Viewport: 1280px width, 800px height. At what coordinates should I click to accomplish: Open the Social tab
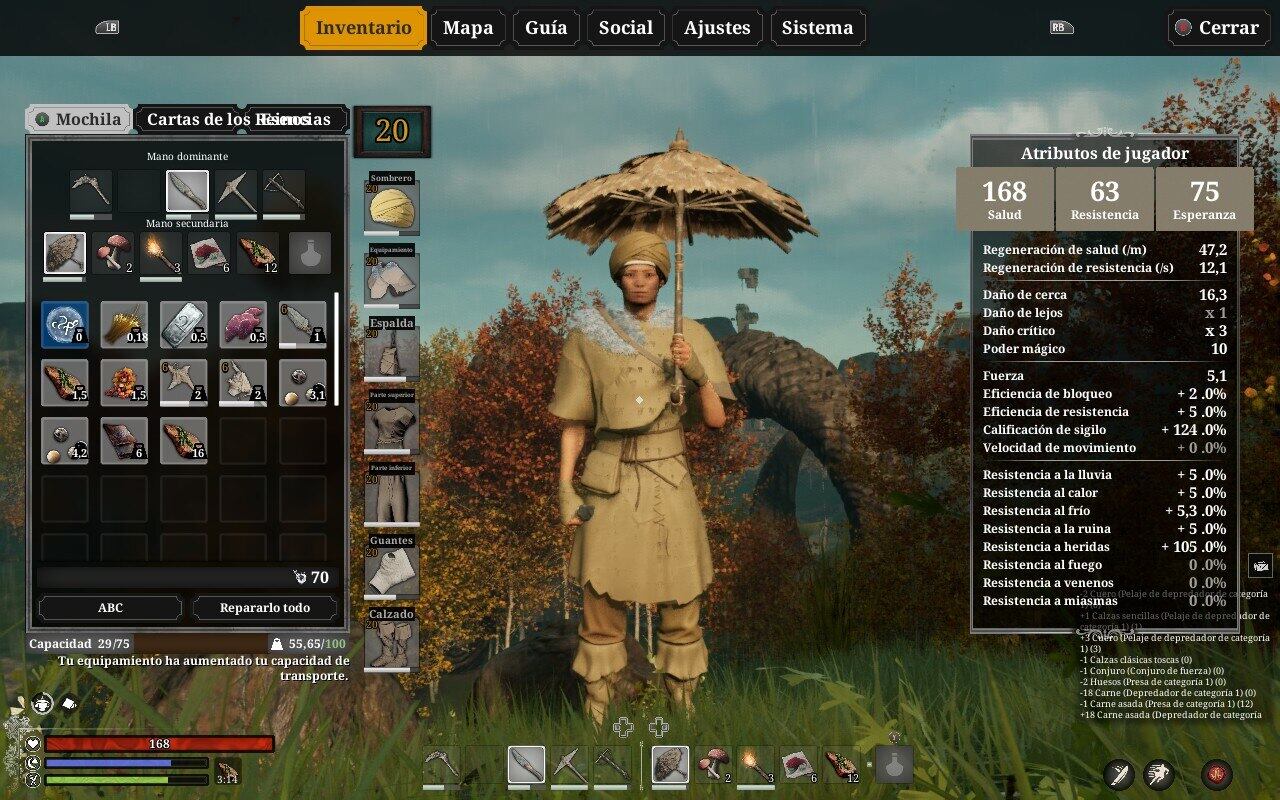click(x=625, y=28)
